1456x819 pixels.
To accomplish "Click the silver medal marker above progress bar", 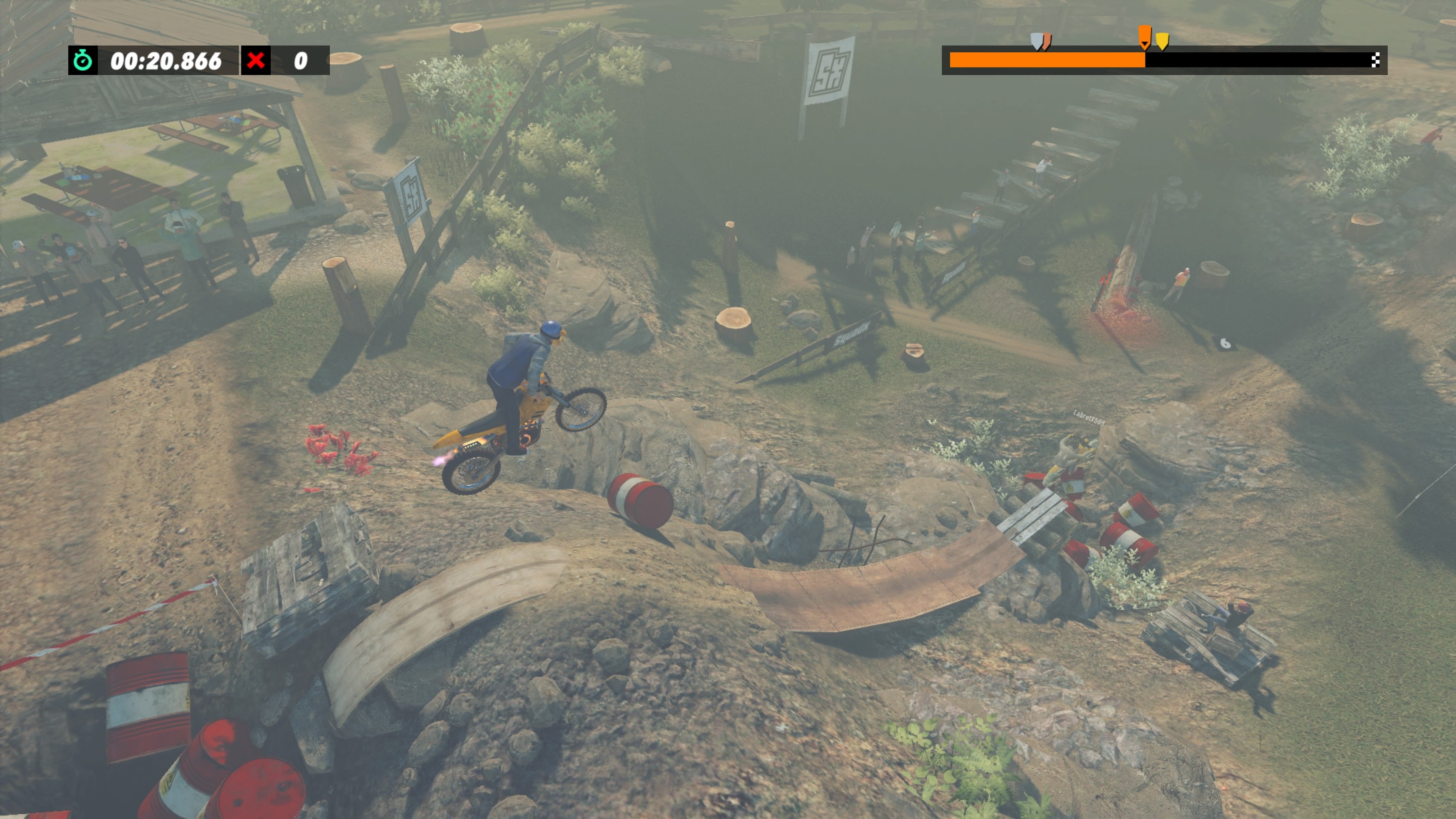I will pyautogui.click(x=1037, y=41).
